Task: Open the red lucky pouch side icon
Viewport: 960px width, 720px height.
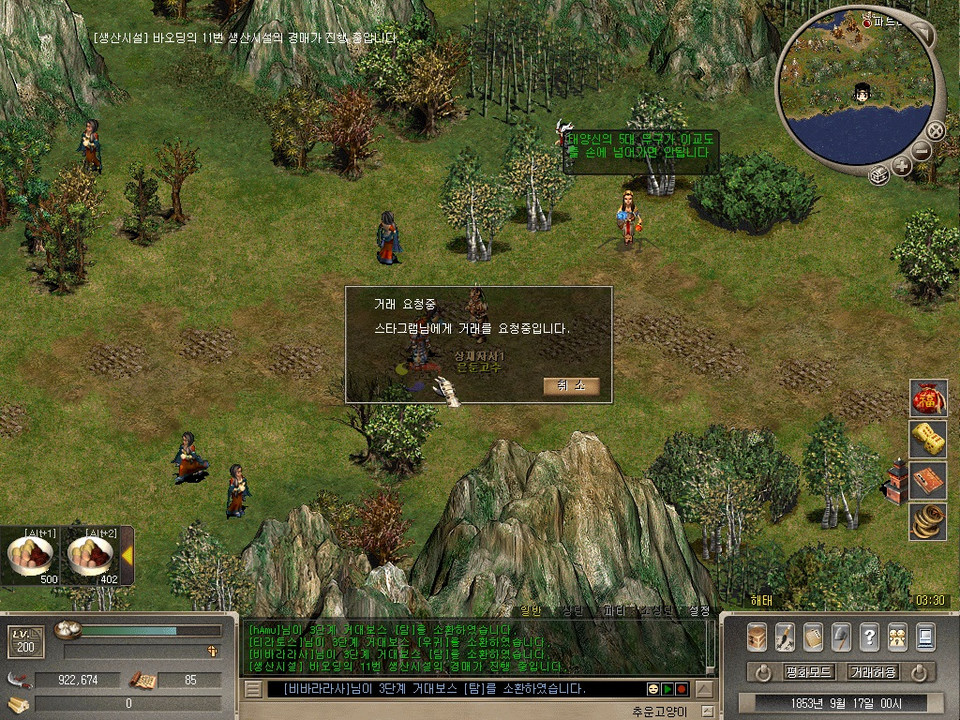Action: [x=929, y=399]
